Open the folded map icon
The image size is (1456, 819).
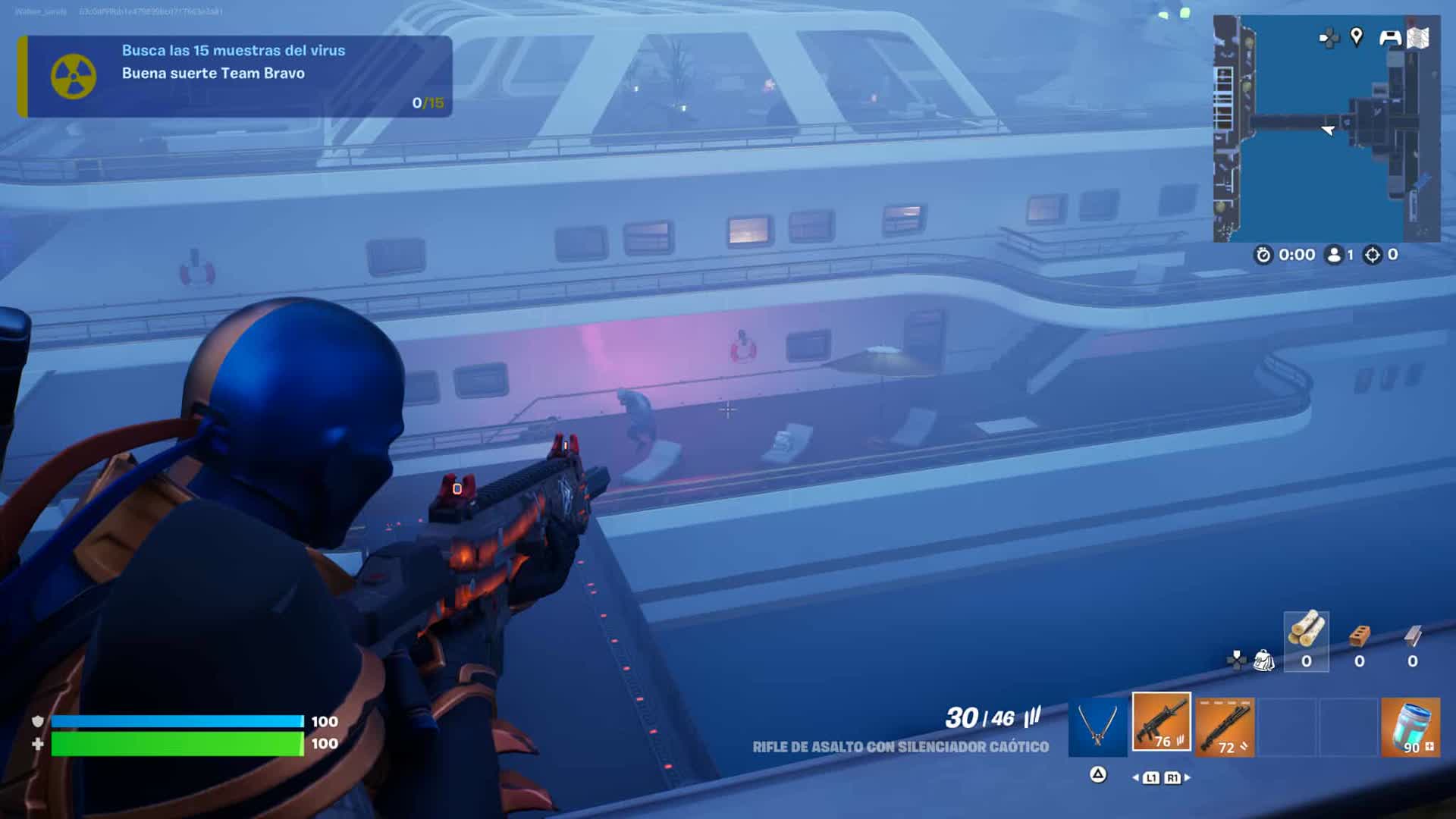pos(1418,38)
